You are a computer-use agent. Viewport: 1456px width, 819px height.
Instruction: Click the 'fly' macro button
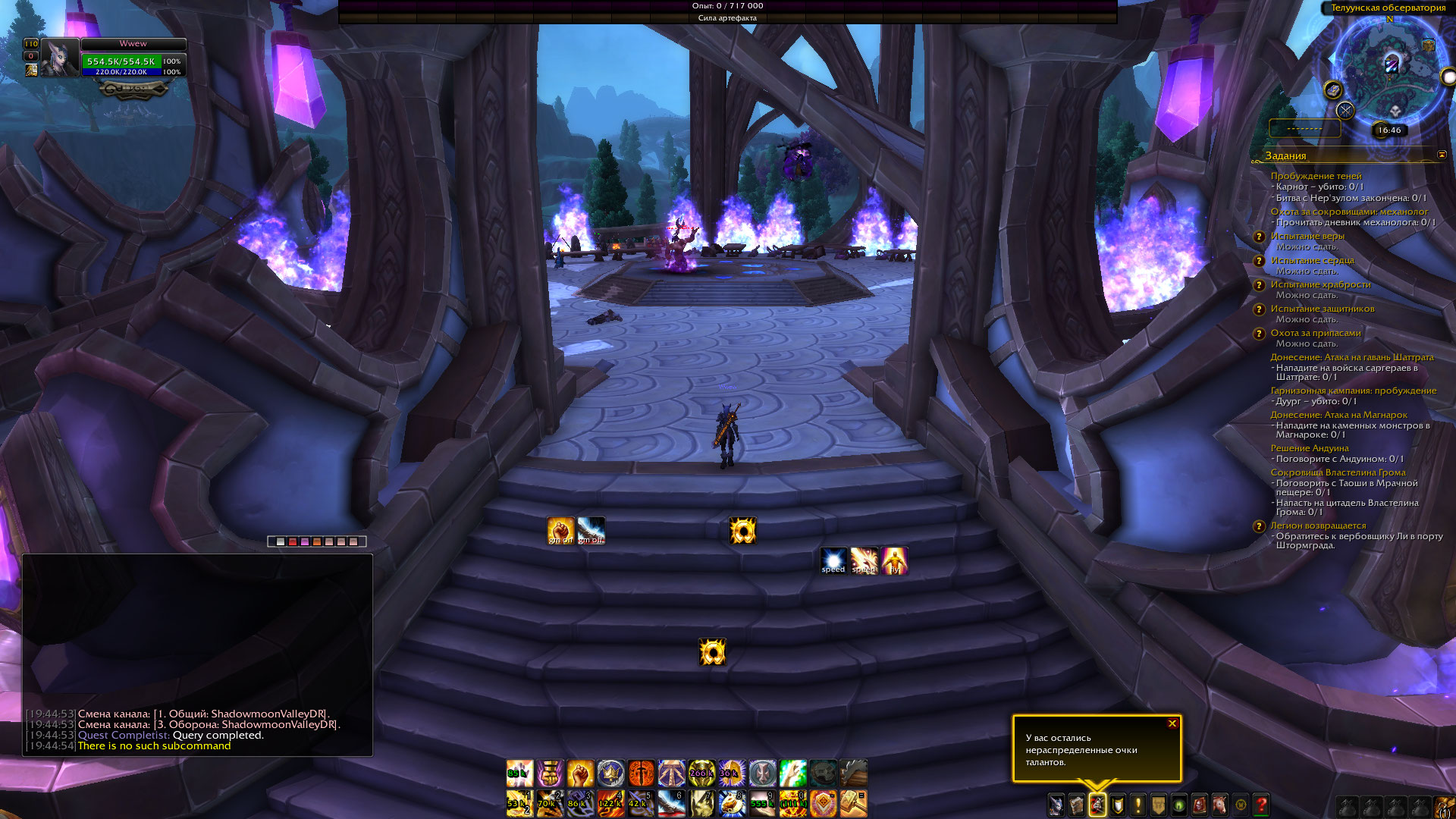(894, 560)
